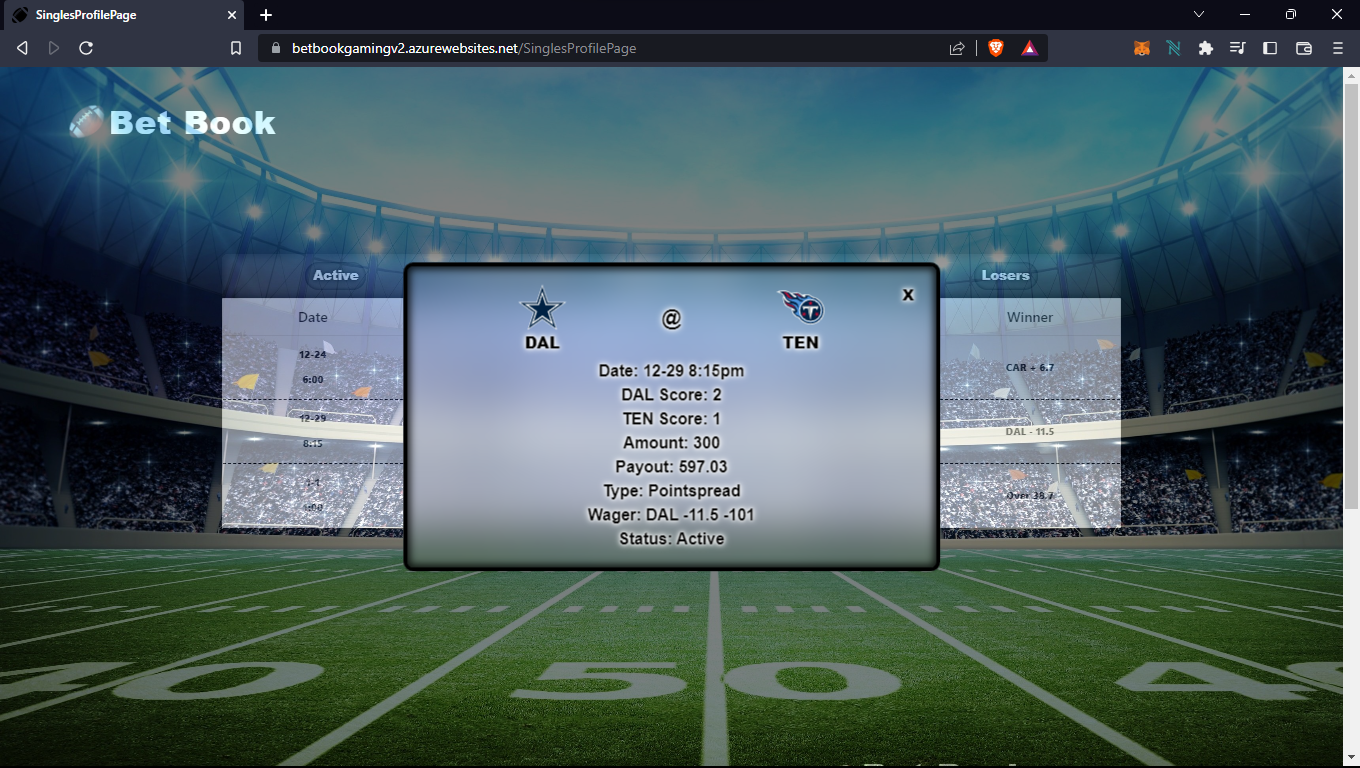The height and width of the screenshot is (768, 1360).
Task: Reload the page with the refresh icon
Action: tap(85, 47)
